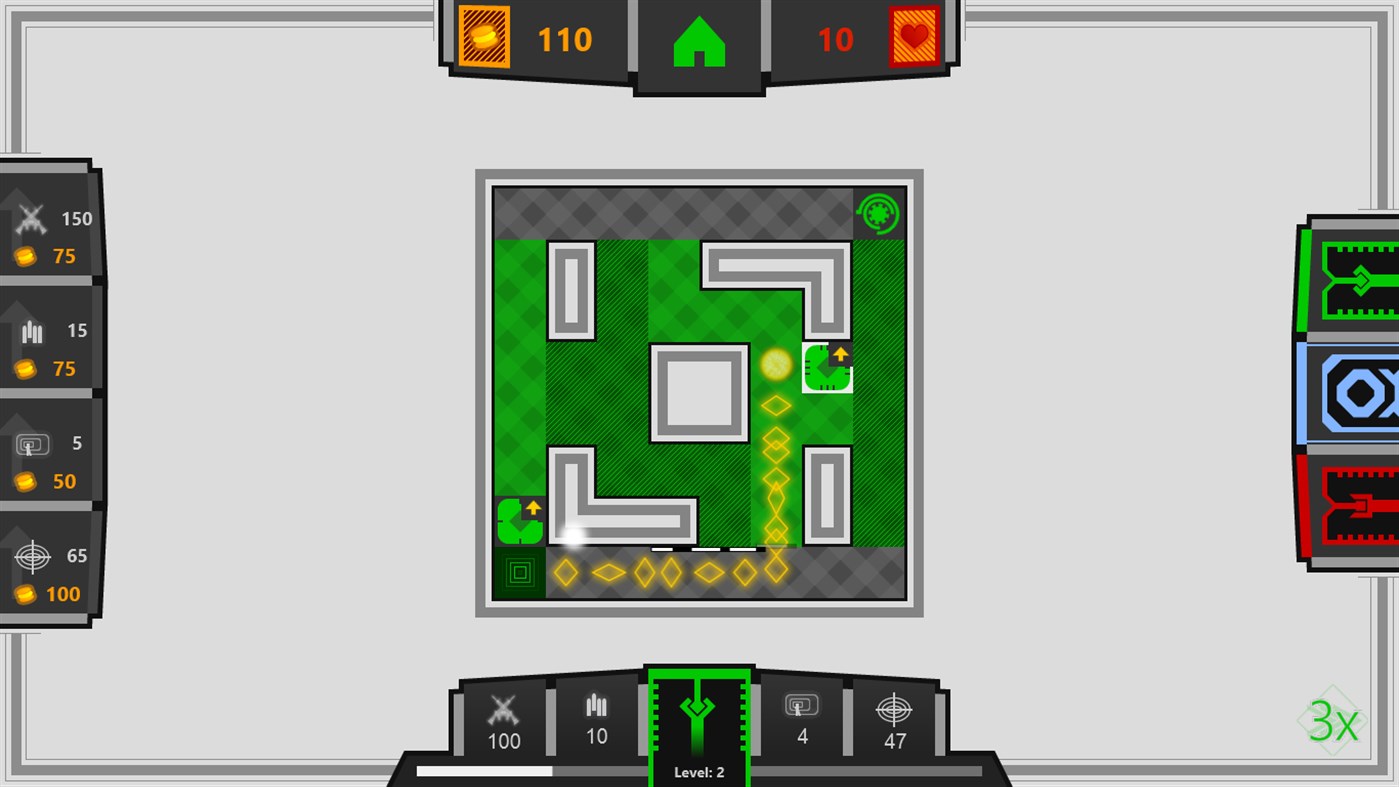Select the crossed rifles weapon in the bottom bar

coord(503,718)
